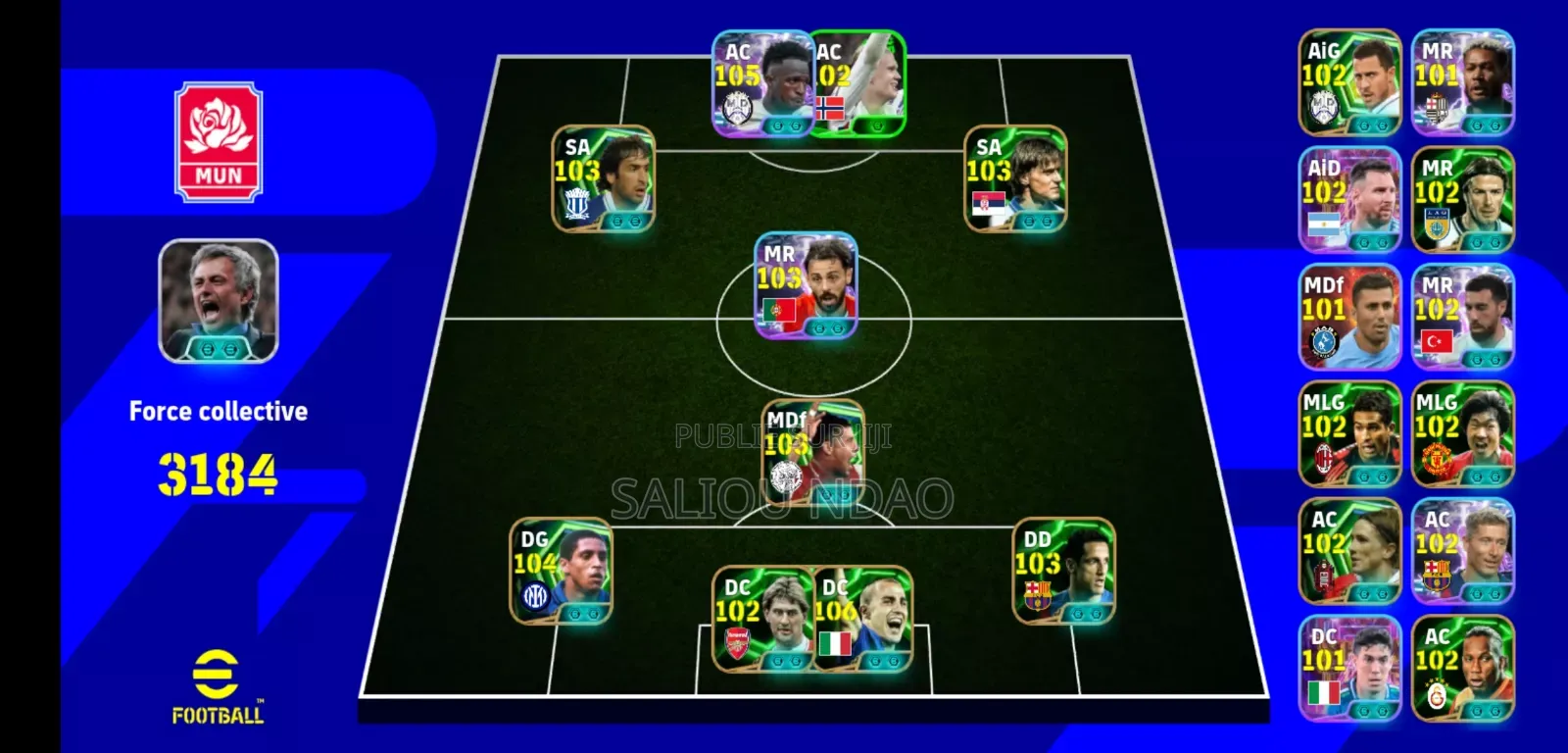Select the SA 103 card with Serbia flag
The height and width of the screenshot is (753, 1568).
1015,178
